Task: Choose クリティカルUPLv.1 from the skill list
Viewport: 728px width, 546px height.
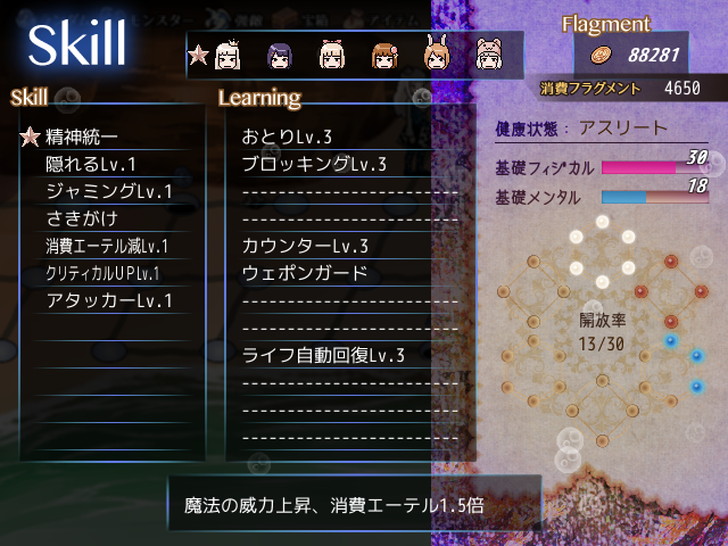Action: coord(103,272)
